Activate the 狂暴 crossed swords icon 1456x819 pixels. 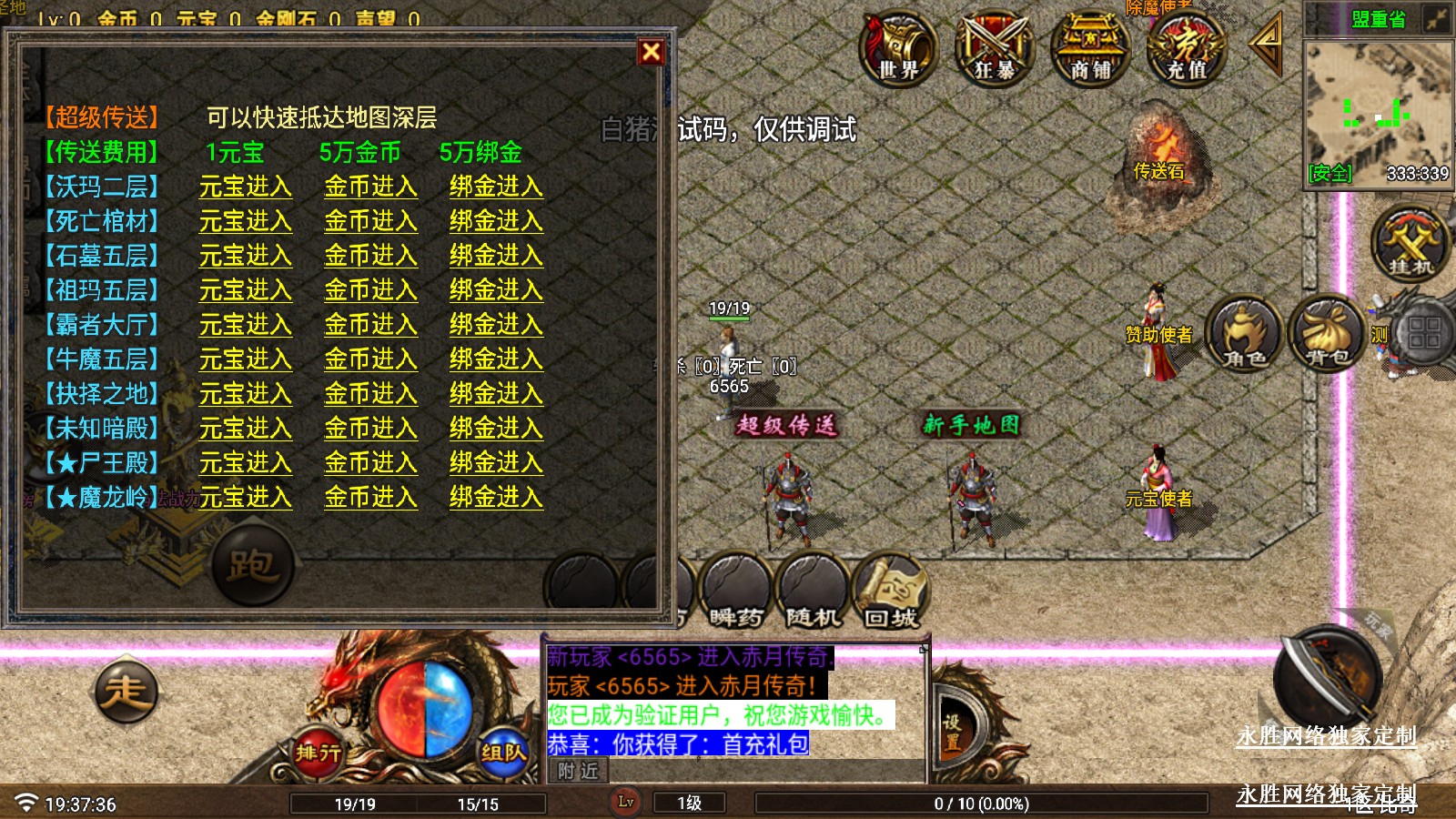coord(995,48)
